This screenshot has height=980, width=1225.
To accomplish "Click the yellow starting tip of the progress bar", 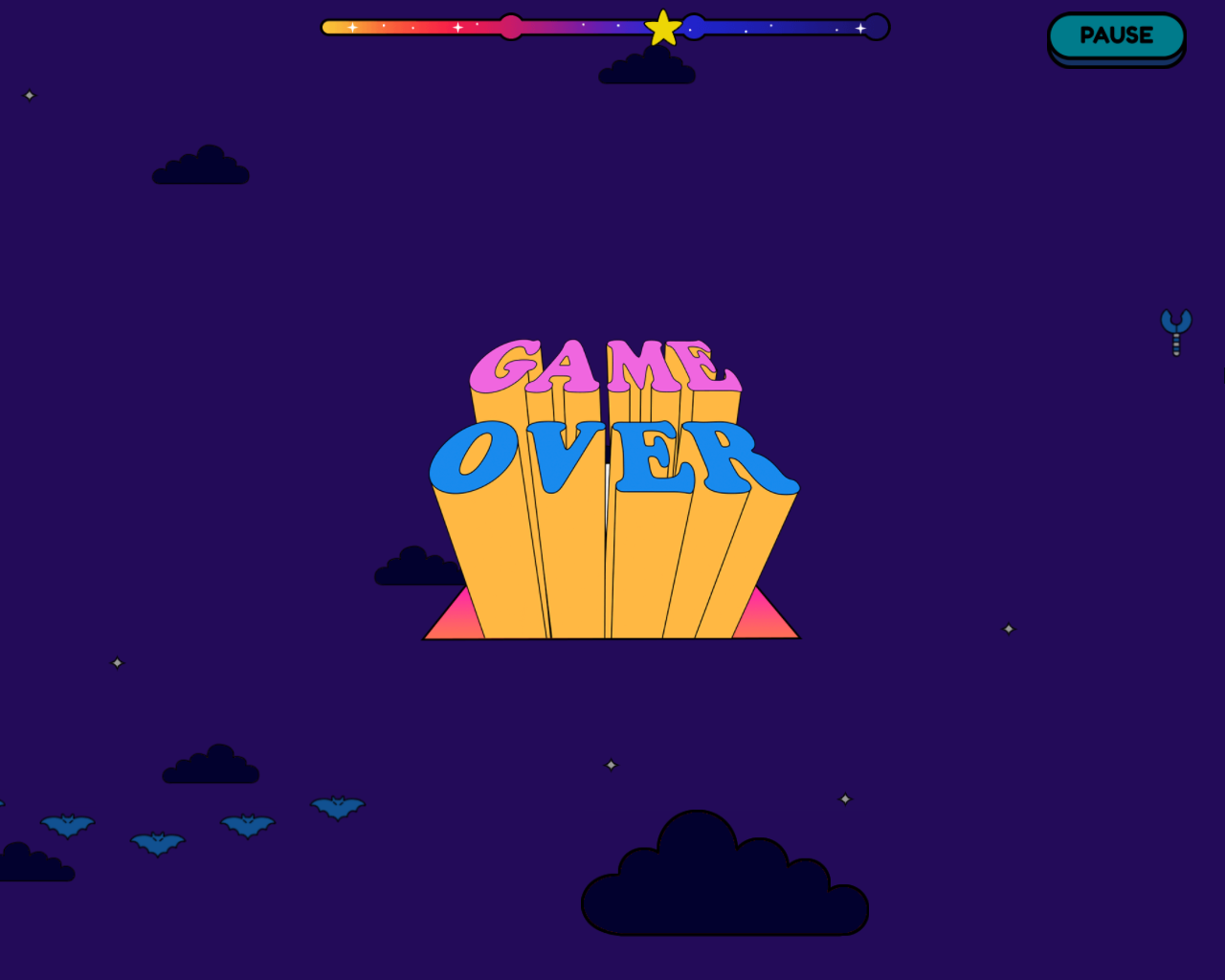I will tap(326, 28).
